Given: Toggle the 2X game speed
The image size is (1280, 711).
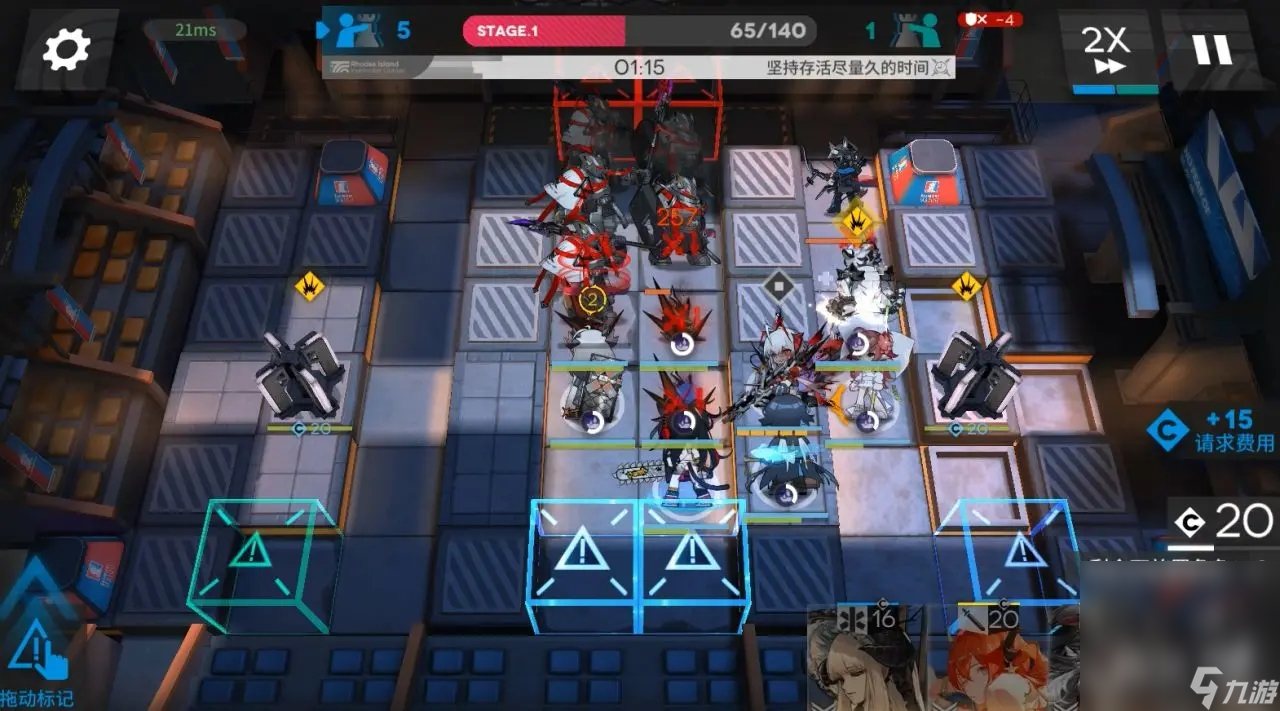Looking at the screenshot, I should pyautogui.click(x=1105, y=50).
